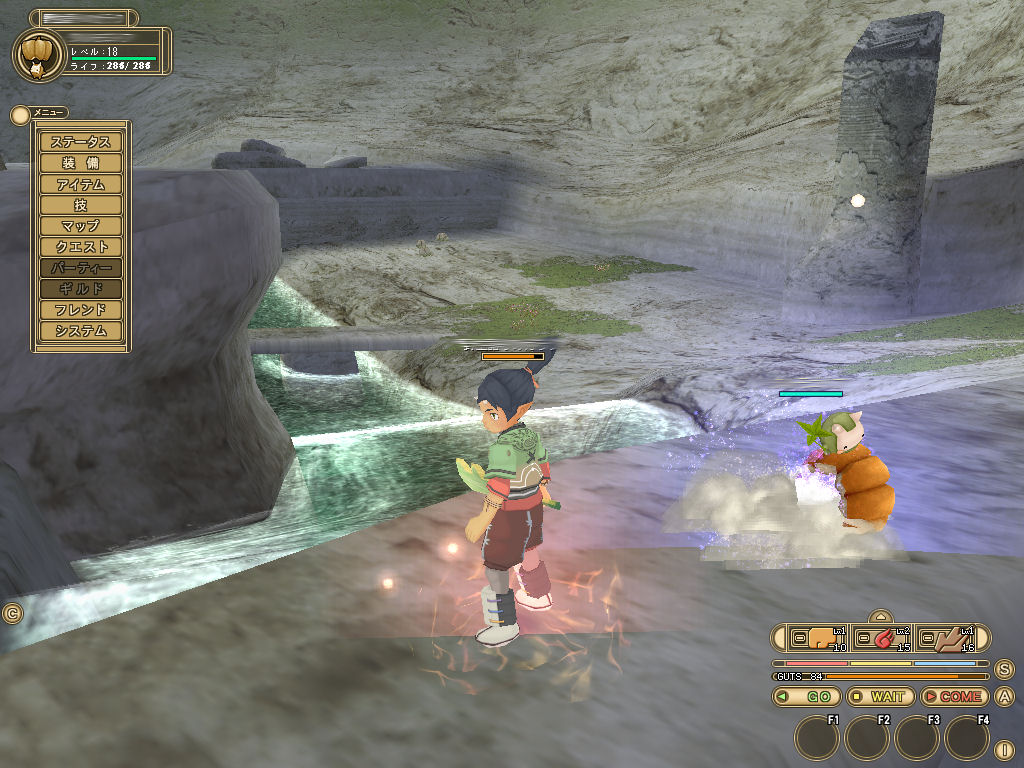Choose the 技 (Skills) menu entry
Screen dimensions: 1024x768
[x=81, y=205]
